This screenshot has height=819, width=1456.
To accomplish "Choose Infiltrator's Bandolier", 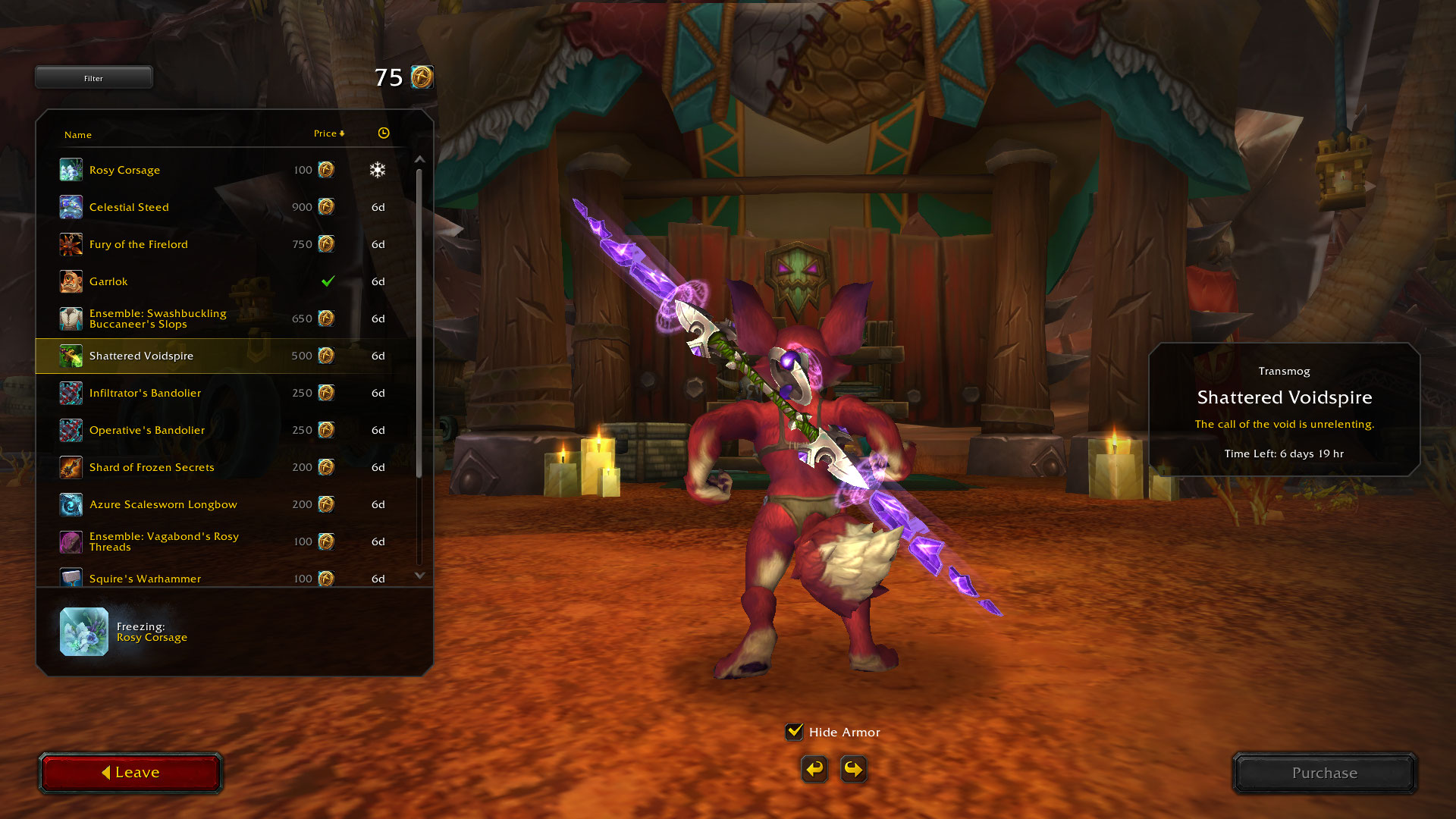I will [146, 393].
